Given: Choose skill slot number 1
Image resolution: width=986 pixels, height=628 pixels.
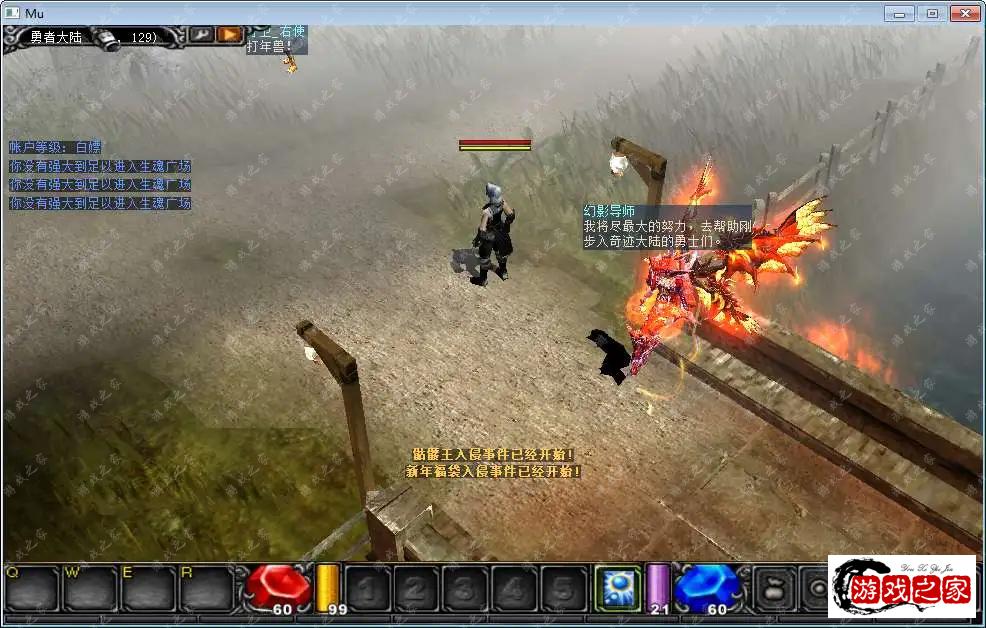Looking at the screenshot, I should 367,588.
